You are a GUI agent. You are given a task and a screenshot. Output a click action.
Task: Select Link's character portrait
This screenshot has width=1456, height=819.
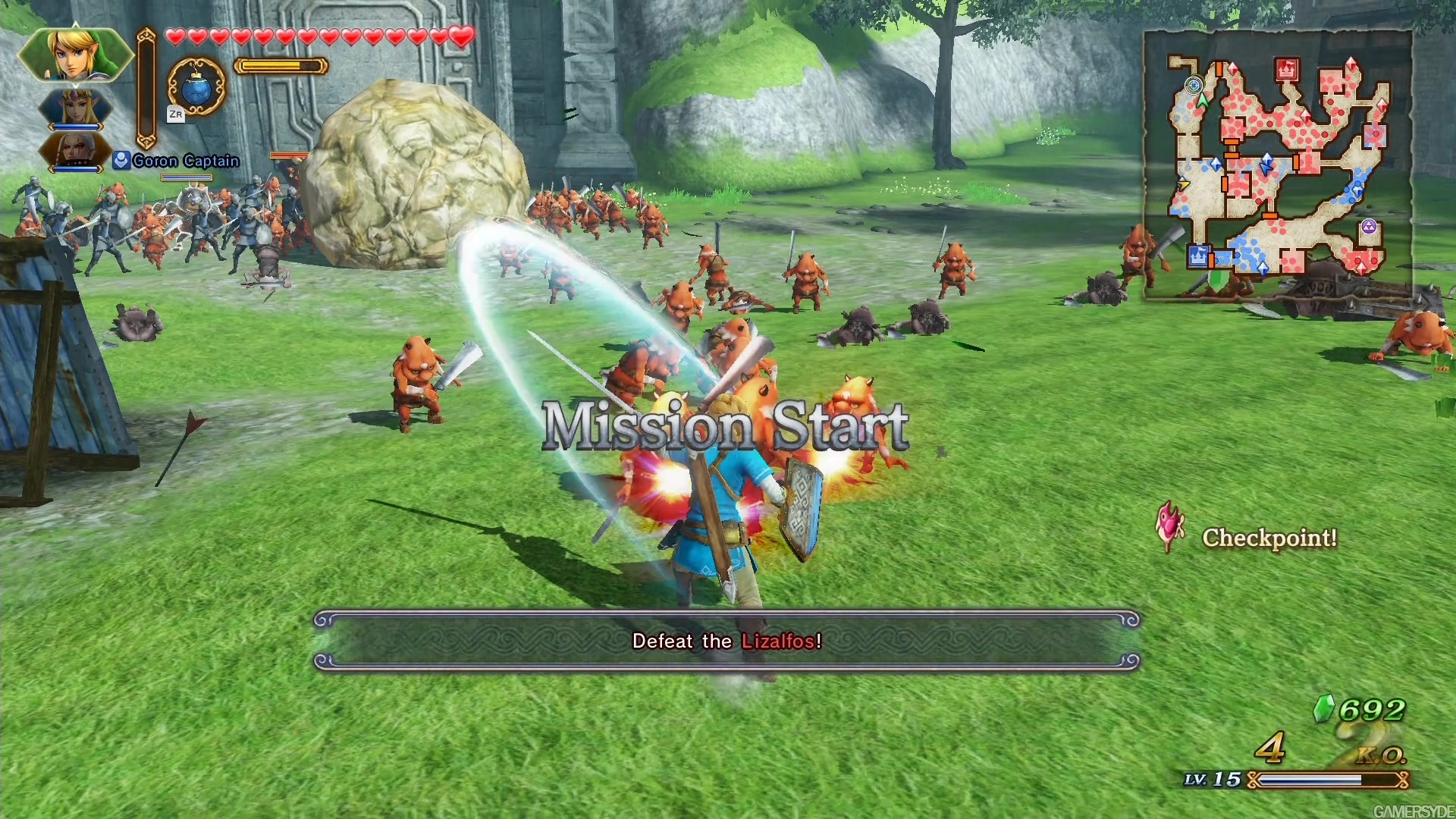click(x=75, y=55)
